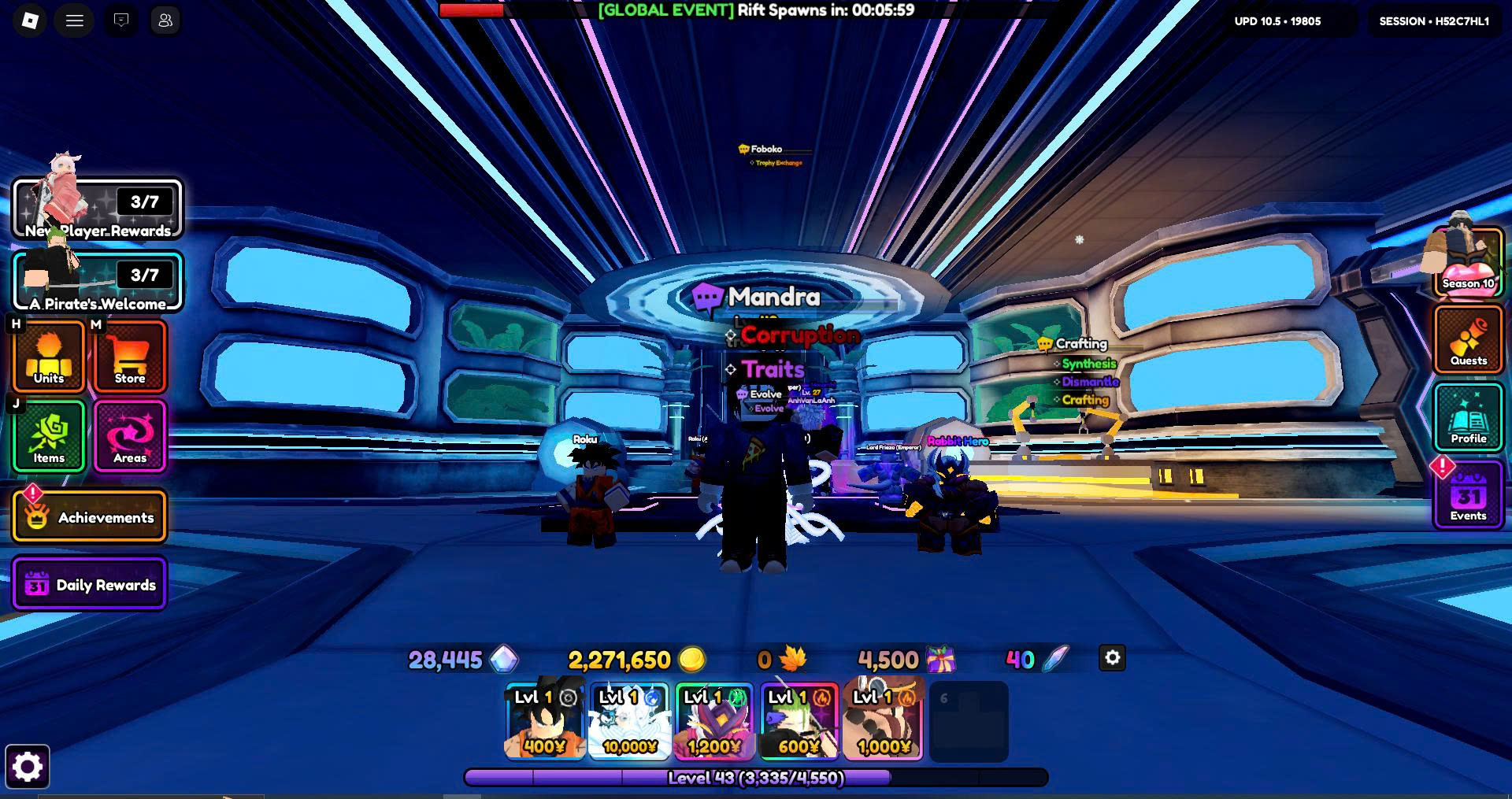The image size is (1512, 799).
Task: Pick the 600¥ unit slot
Action: point(799,721)
